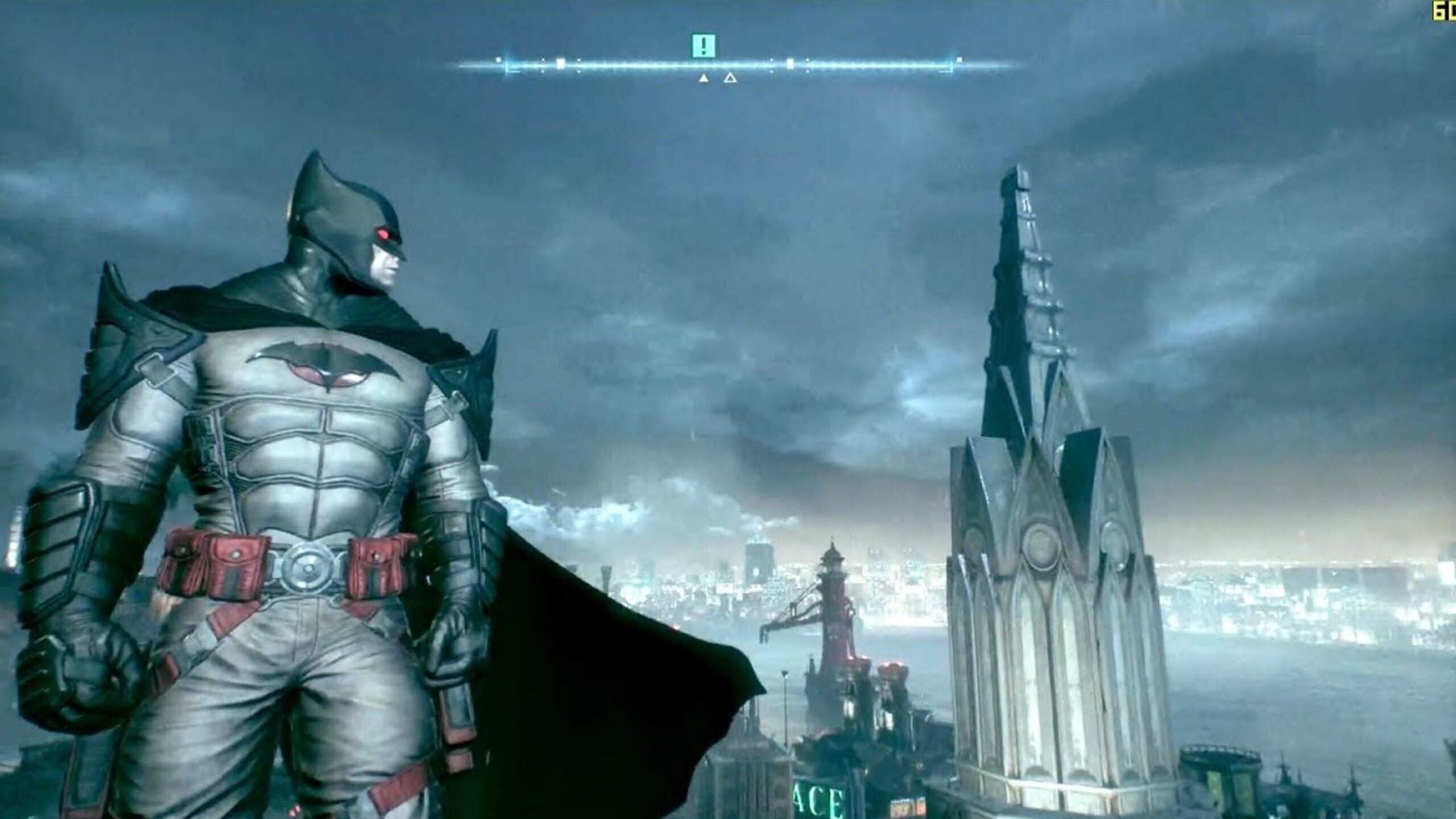Select the bracket cap at the HUD bar's left end
This screenshot has width=1456, height=819.
click(509, 66)
